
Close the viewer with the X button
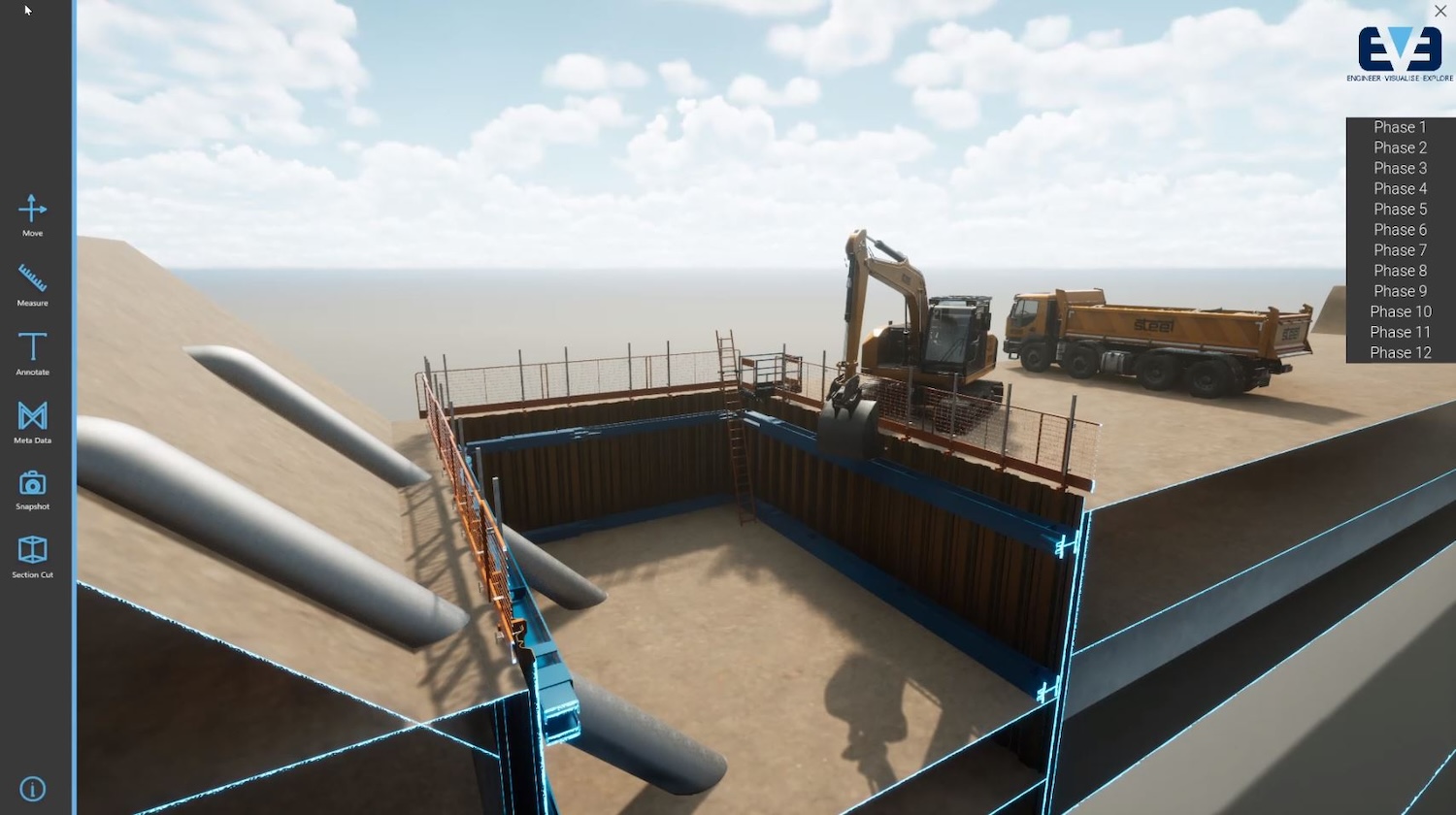coord(1440,11)
